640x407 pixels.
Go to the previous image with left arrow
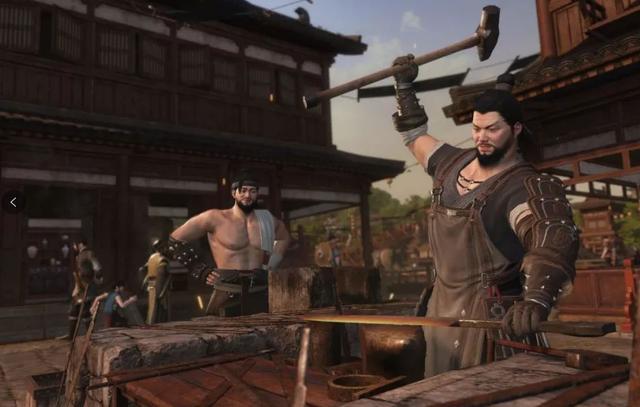(13, 202)
